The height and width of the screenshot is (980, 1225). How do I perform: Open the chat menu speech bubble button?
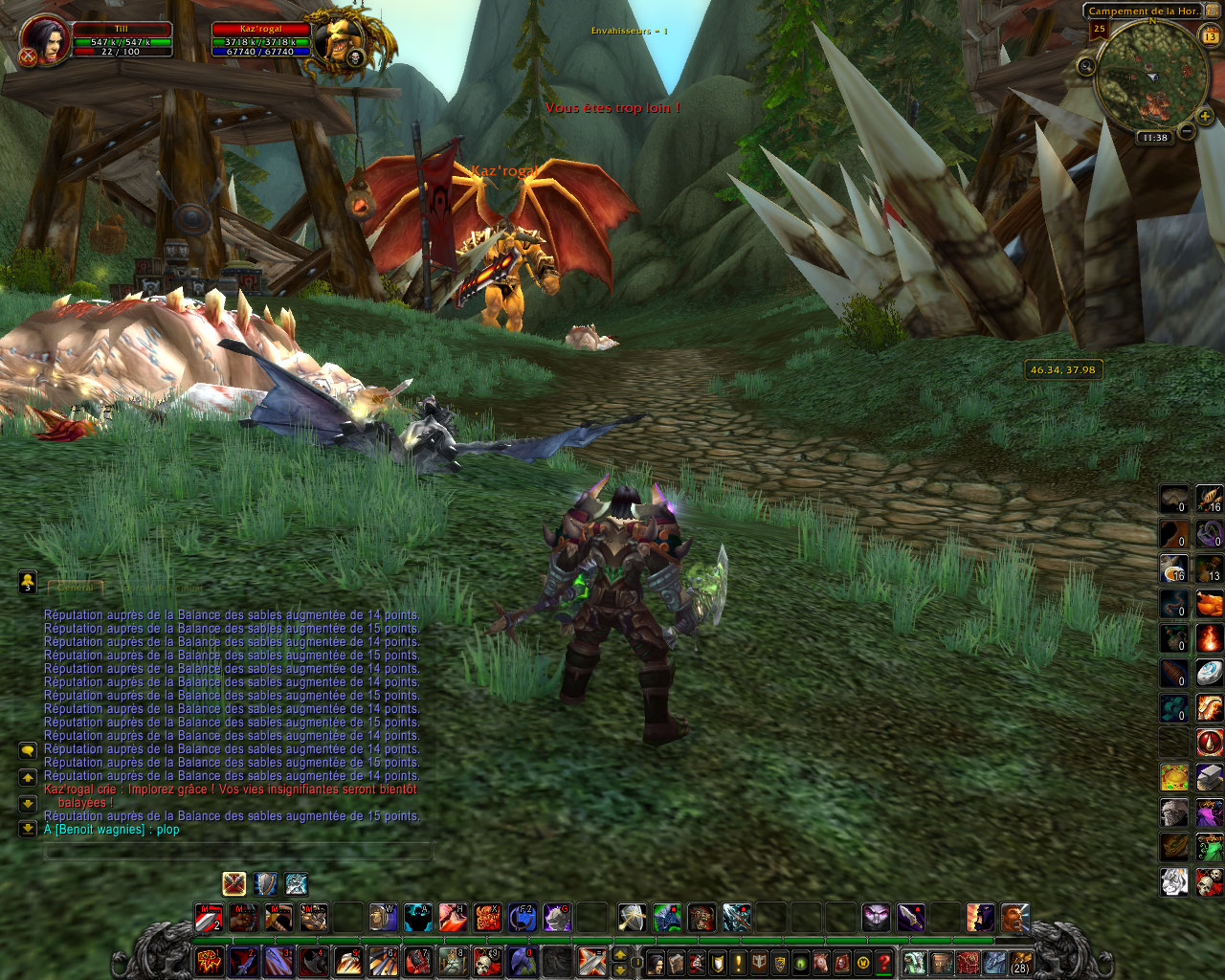[x=28, y=750]
